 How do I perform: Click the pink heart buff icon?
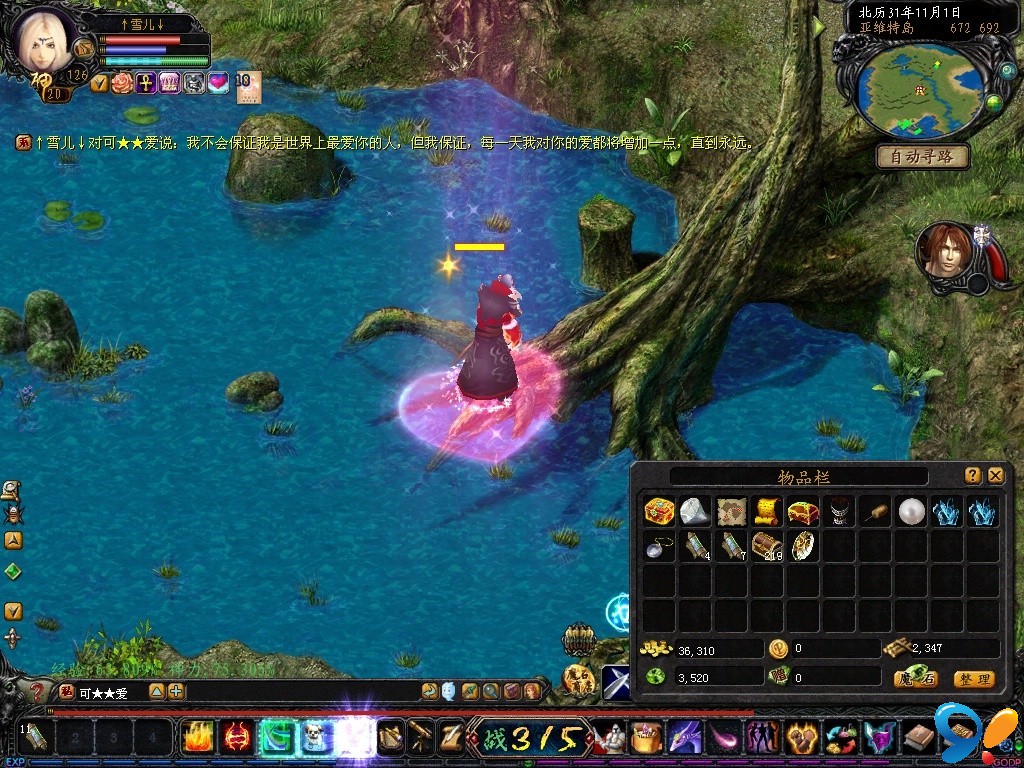218,84
